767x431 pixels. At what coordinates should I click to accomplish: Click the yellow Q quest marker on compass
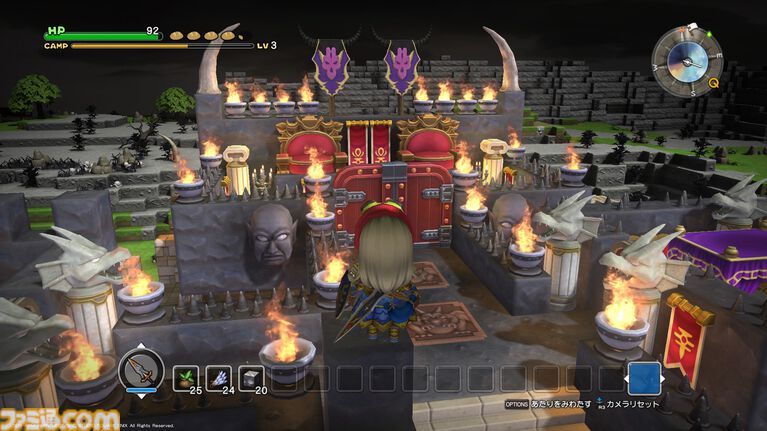[713, 84]
